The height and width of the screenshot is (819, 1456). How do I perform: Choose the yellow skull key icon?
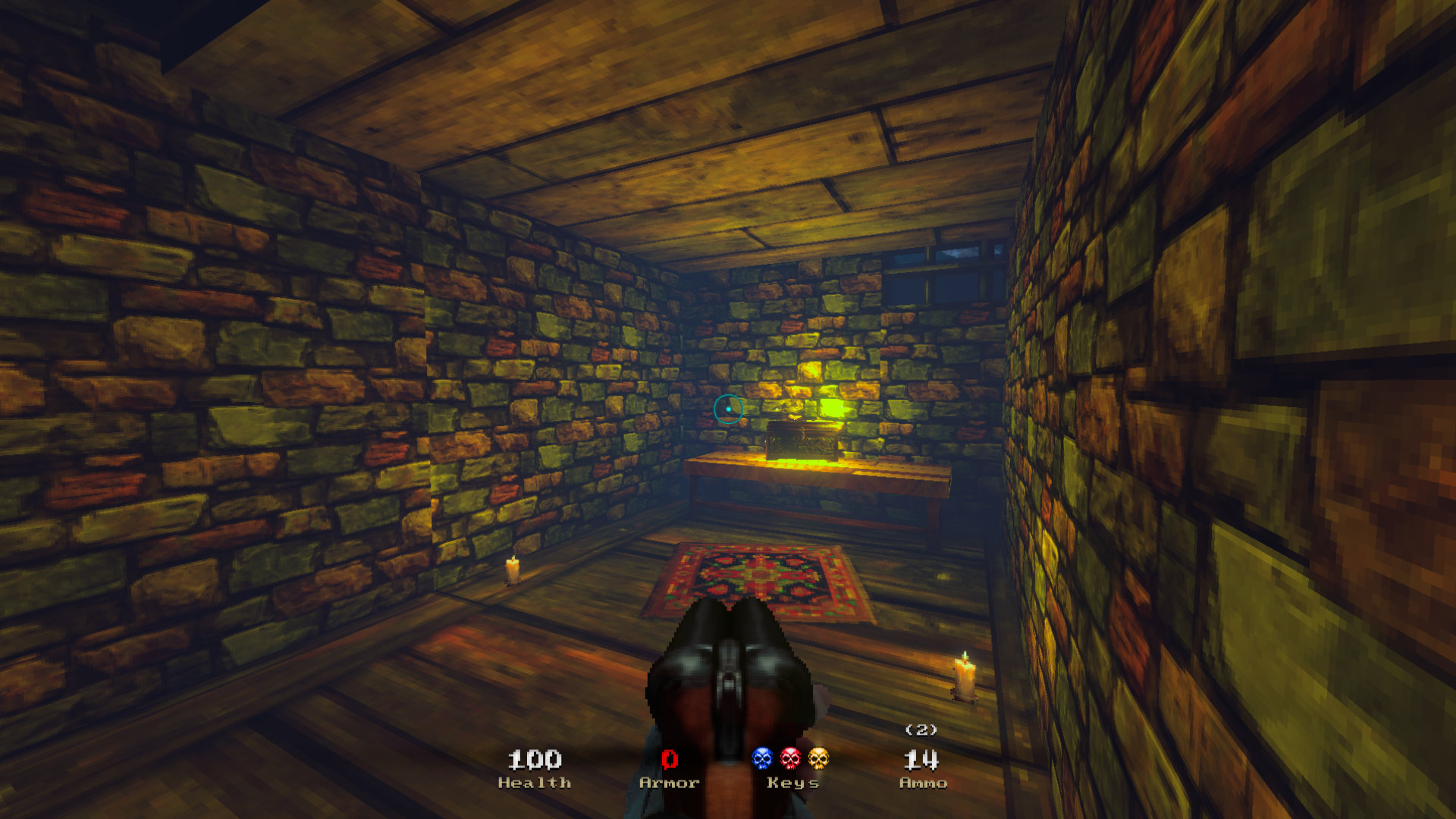[x=818, y=758]
